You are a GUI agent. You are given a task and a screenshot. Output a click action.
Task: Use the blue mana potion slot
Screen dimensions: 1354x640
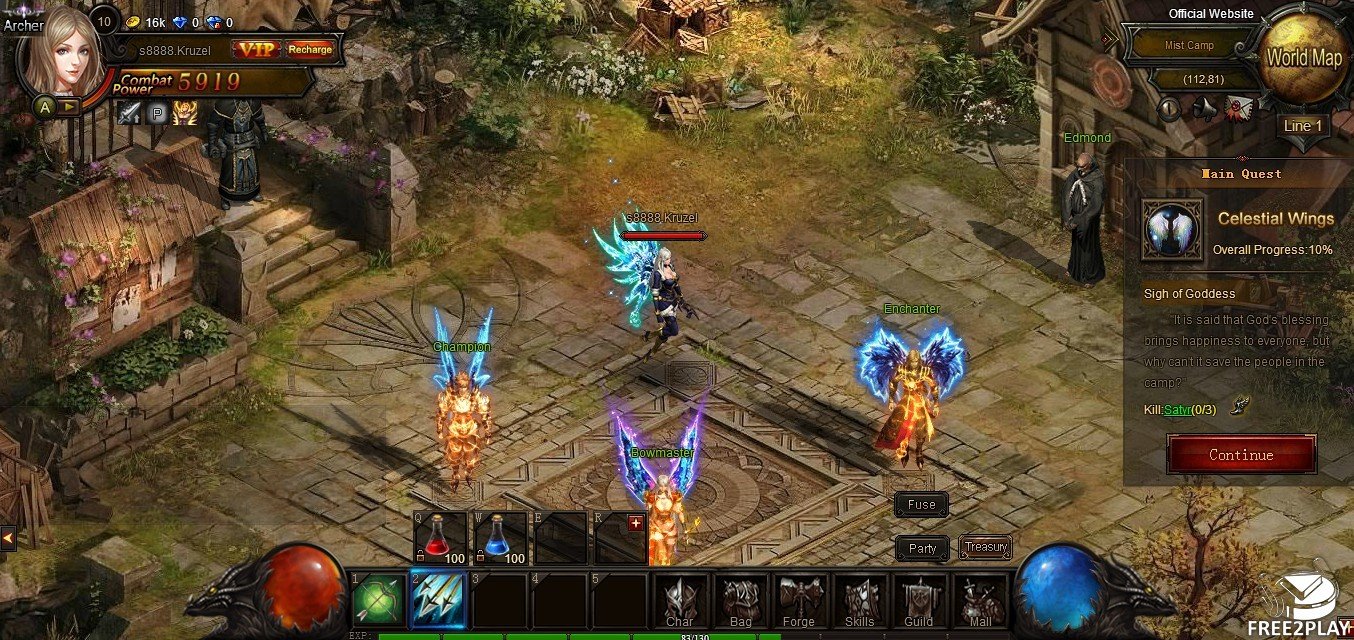coord(500,538)
